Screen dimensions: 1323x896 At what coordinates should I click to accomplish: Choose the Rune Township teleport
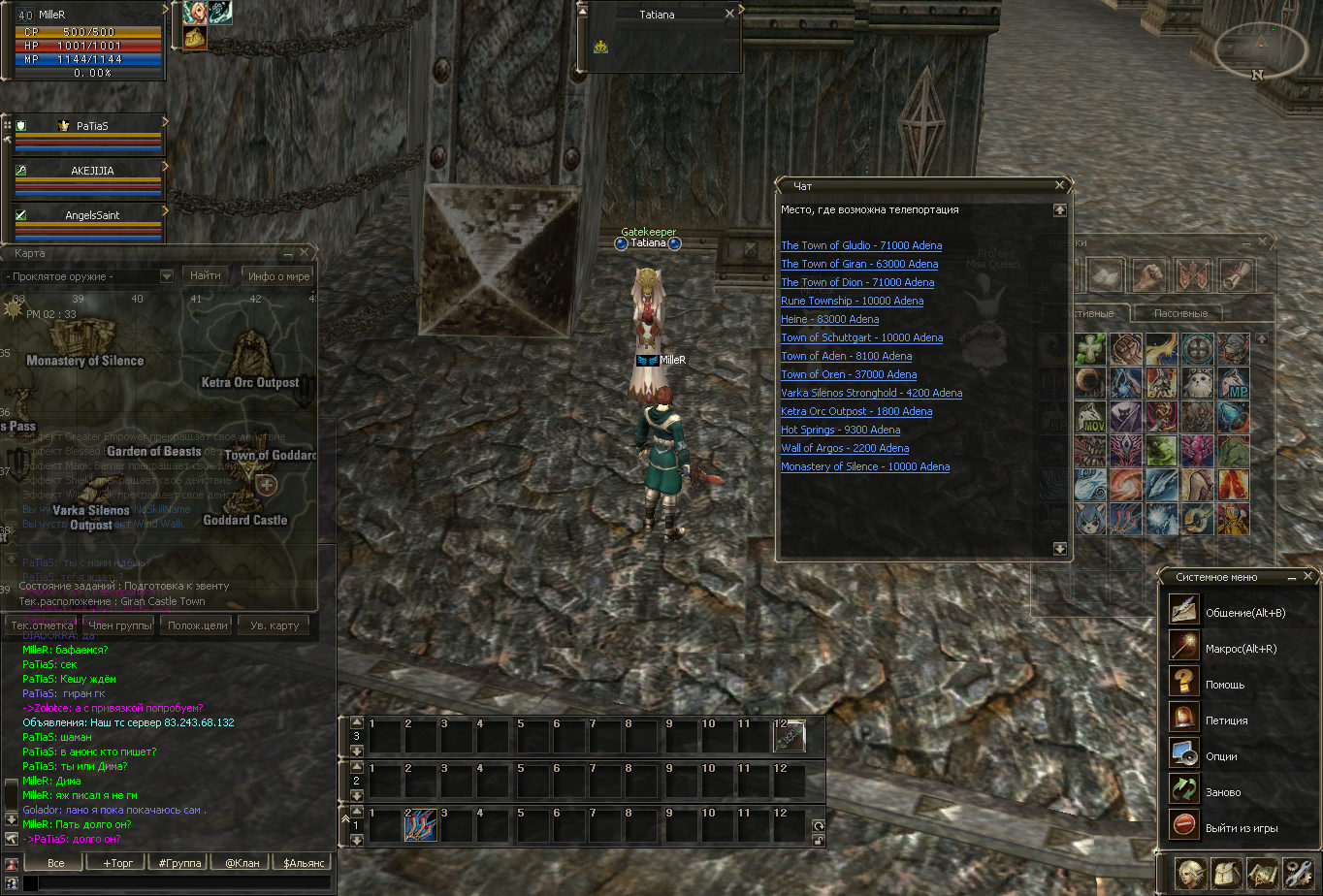point(852,301)
